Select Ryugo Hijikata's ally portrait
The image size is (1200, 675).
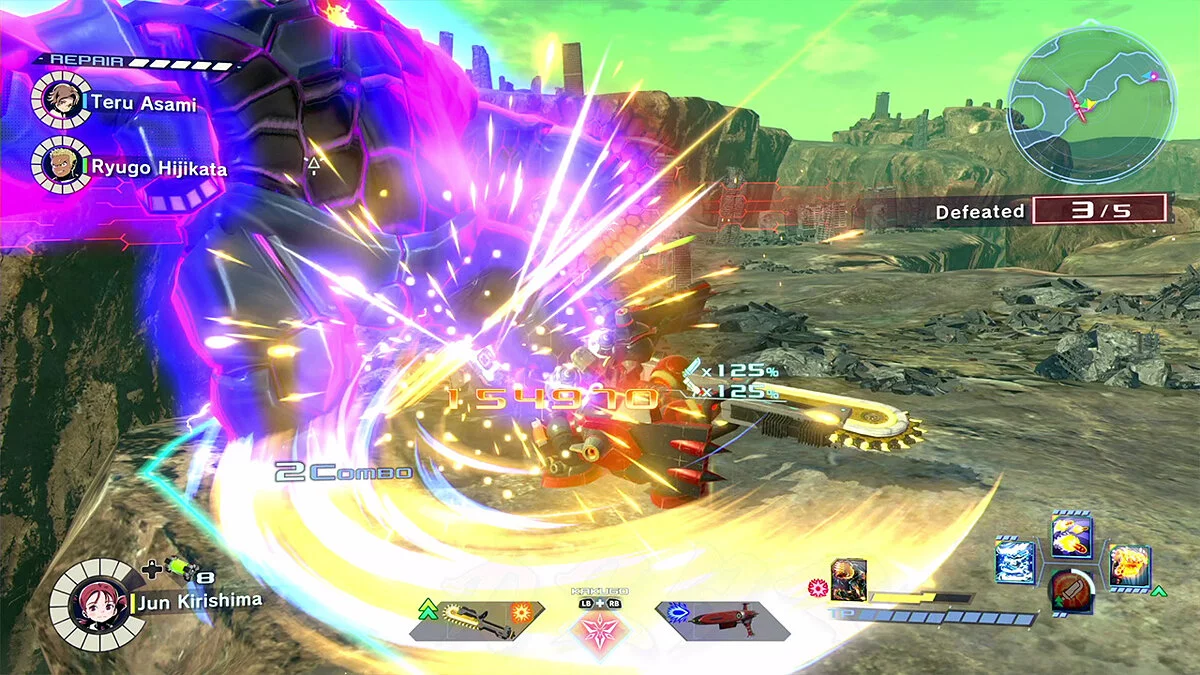click(56, 163)
